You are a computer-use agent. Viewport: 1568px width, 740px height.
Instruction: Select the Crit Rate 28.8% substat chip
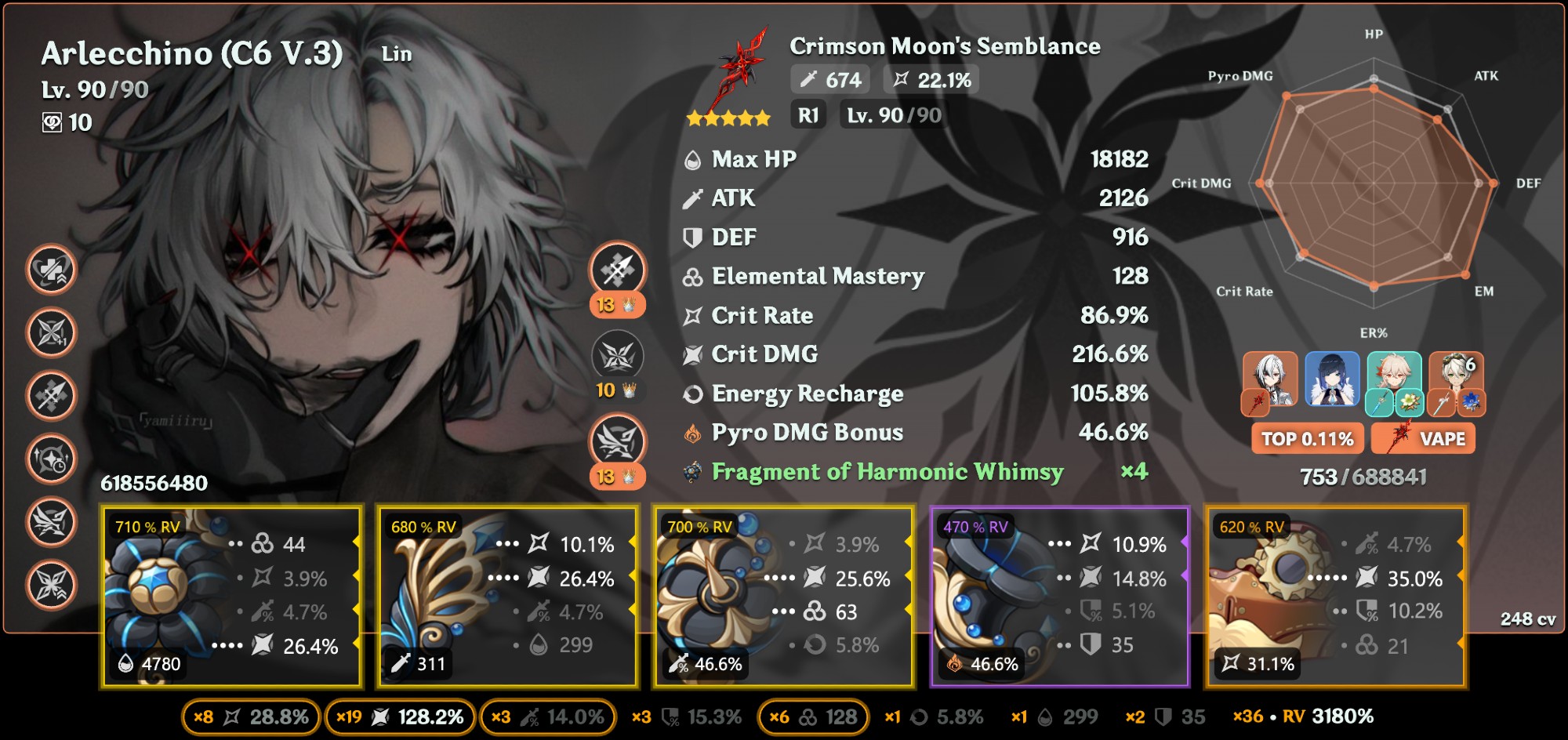tap(251, 717)
